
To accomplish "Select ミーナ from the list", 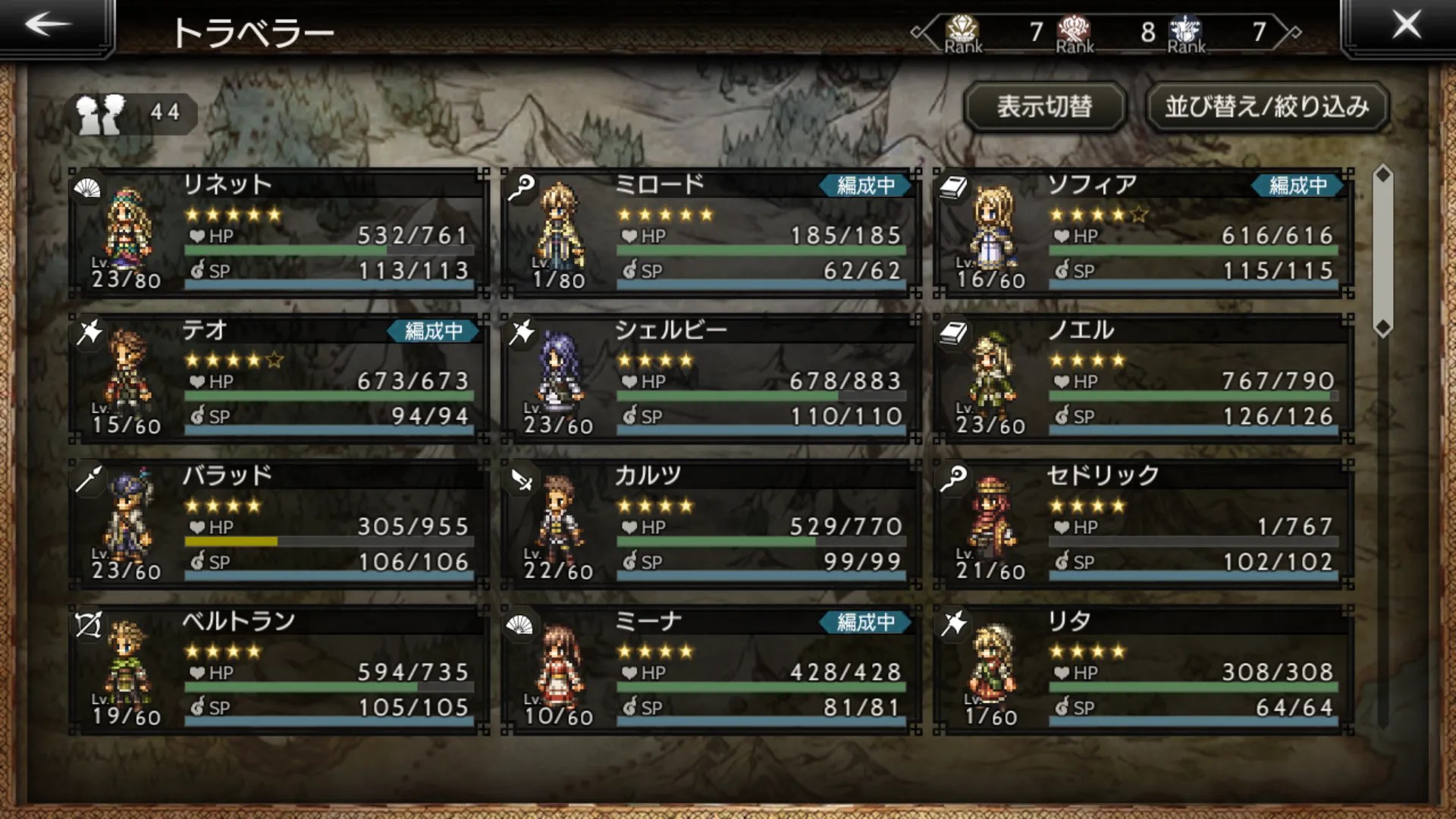I will pyautogui.click(x=711, y=670).
